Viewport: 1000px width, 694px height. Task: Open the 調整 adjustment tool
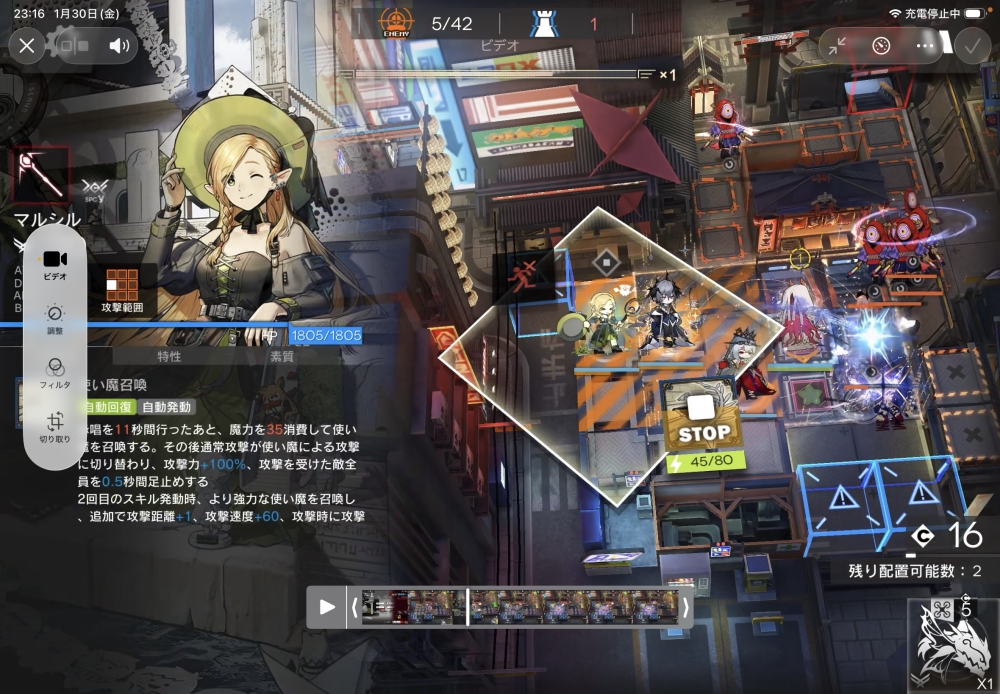pyautogui.click(x=55, y=318)
